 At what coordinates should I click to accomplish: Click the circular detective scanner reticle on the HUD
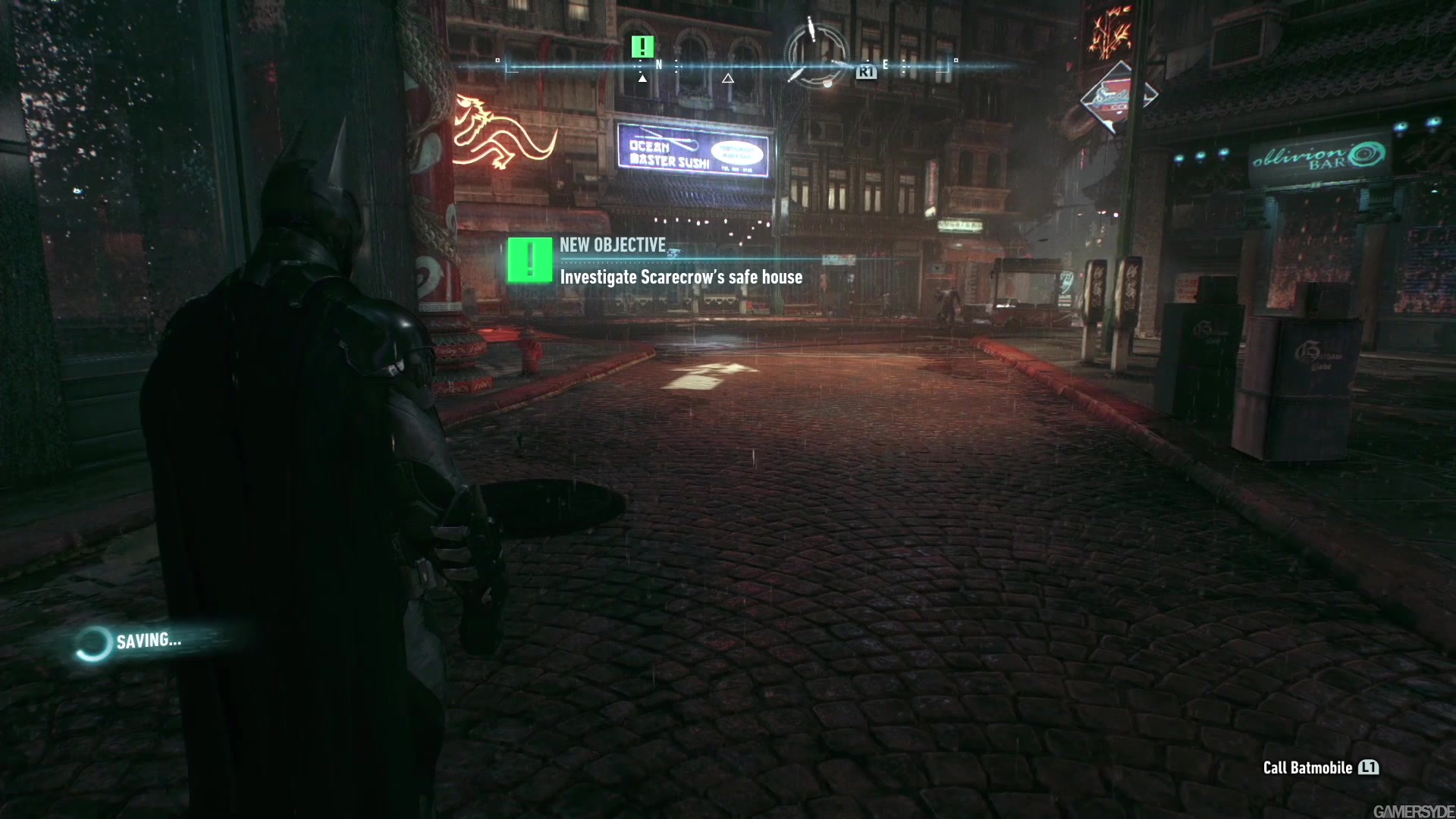[x=817, y=55]
